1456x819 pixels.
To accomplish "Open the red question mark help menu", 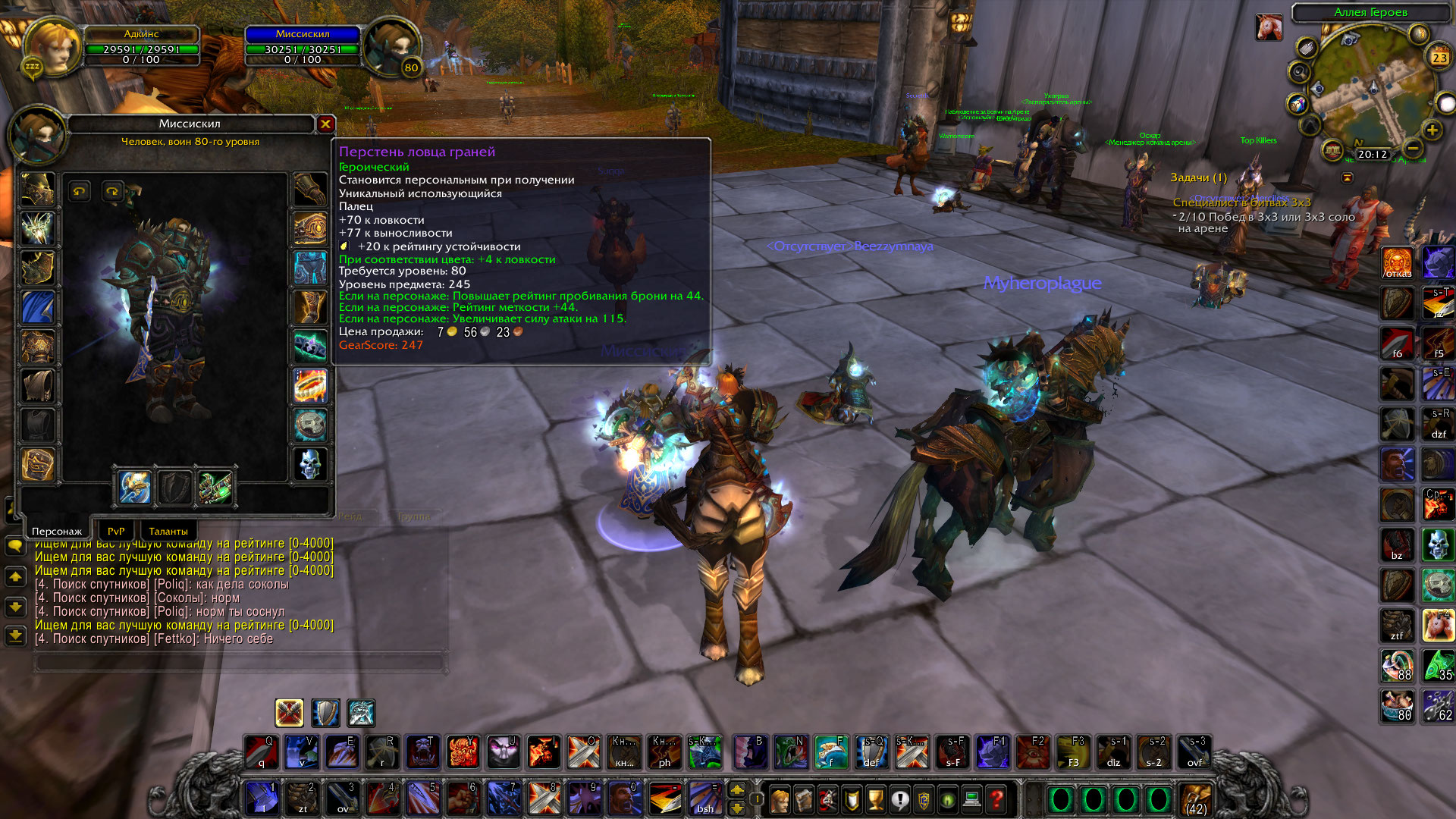I will [x=996, y=799].
